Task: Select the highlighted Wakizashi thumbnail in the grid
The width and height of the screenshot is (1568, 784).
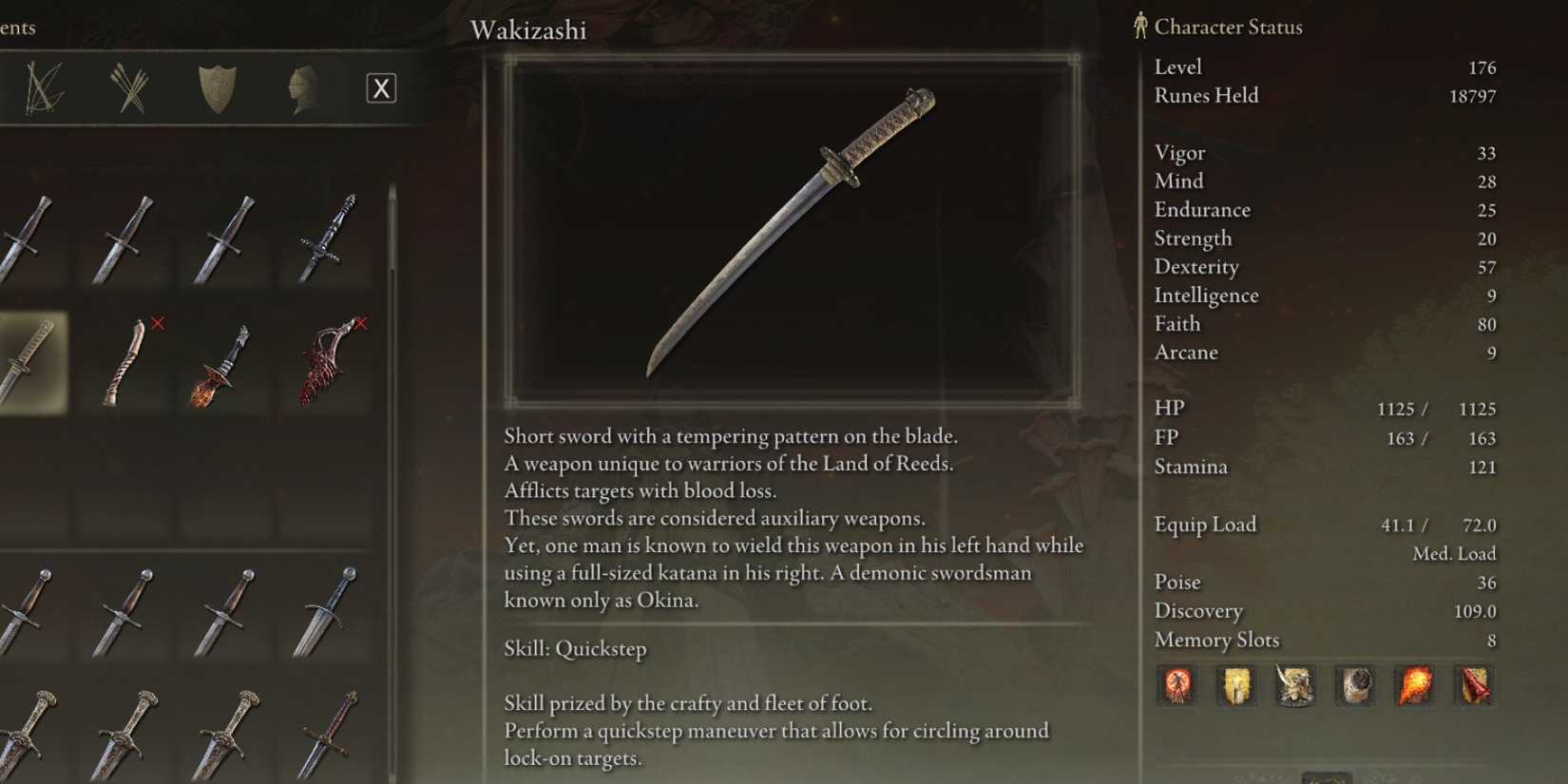Action: coord(33,366)
